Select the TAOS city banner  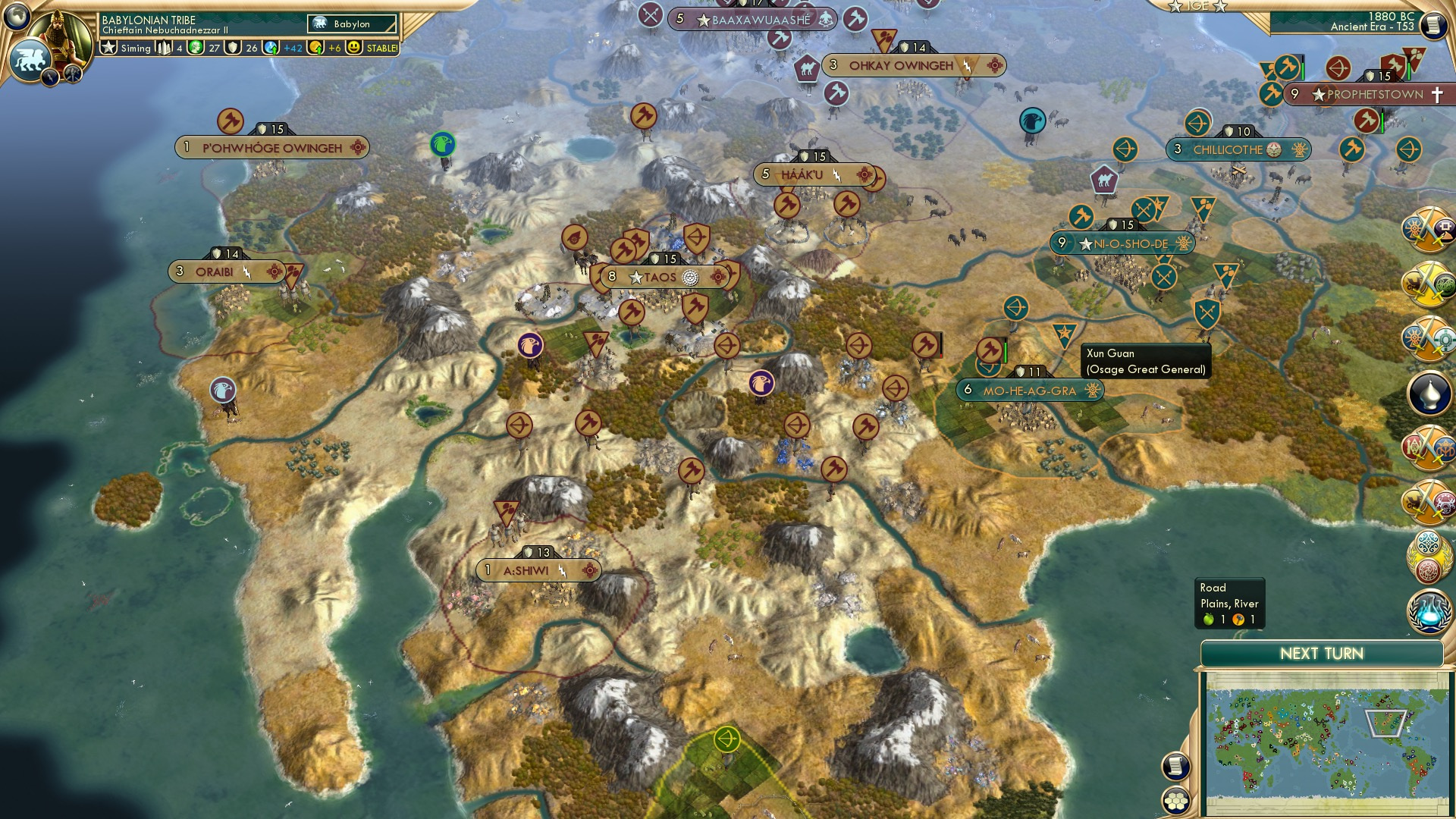660,278
